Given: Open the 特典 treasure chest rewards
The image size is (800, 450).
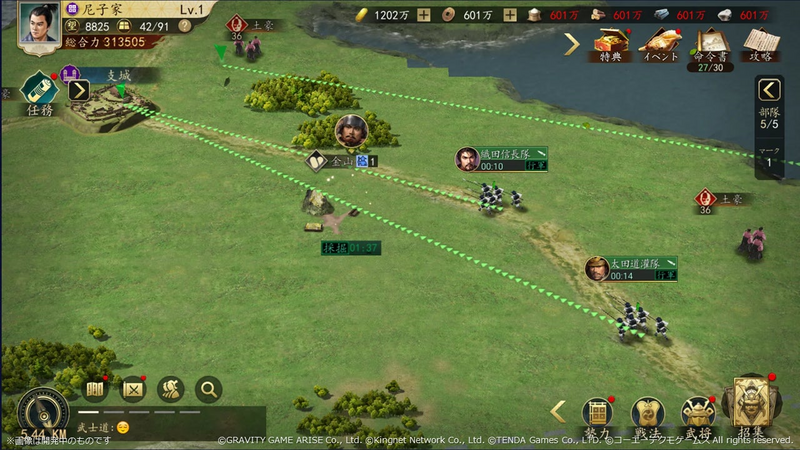Looking at the screenshot, I should [x=610, y=44].
